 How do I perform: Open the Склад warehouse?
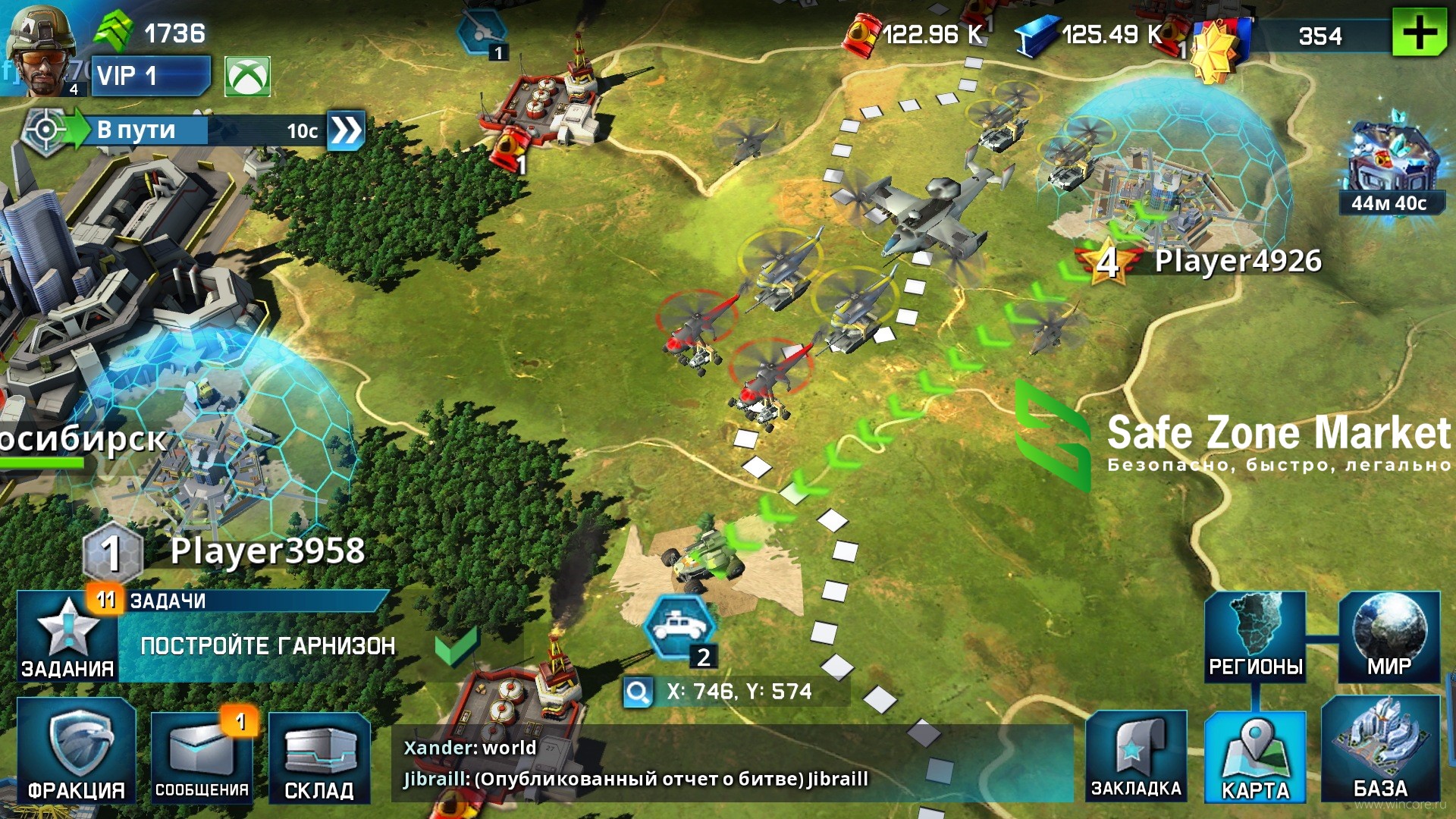pos(319,757)
